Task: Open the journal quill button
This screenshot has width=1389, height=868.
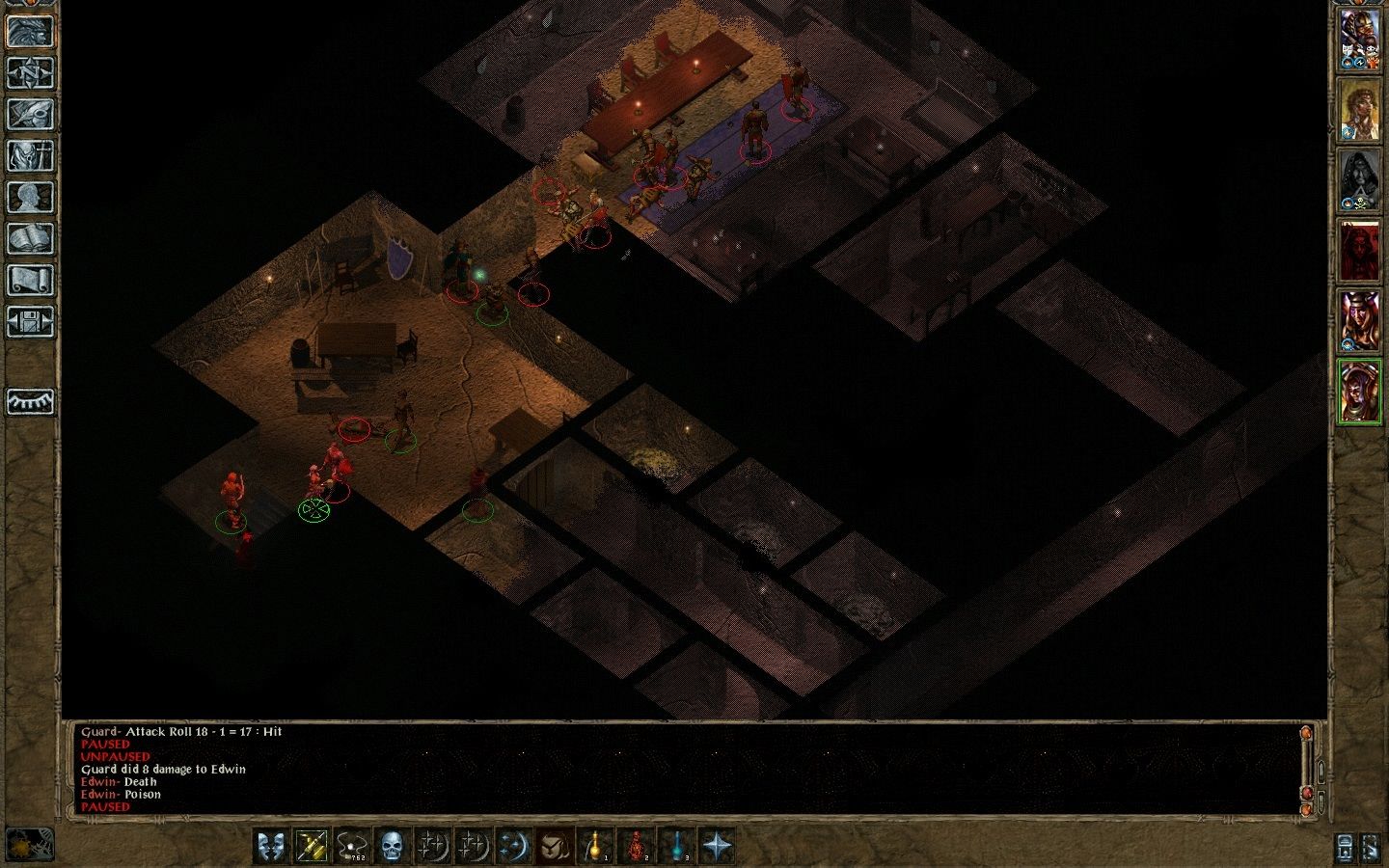Action: [30, 114]
